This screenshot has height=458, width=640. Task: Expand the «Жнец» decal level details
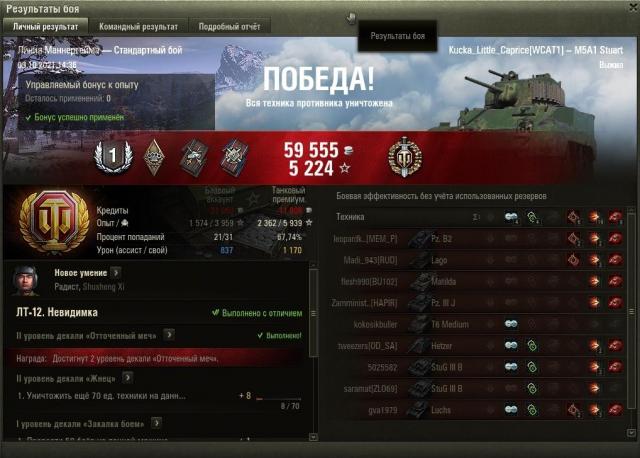(128, 378)
